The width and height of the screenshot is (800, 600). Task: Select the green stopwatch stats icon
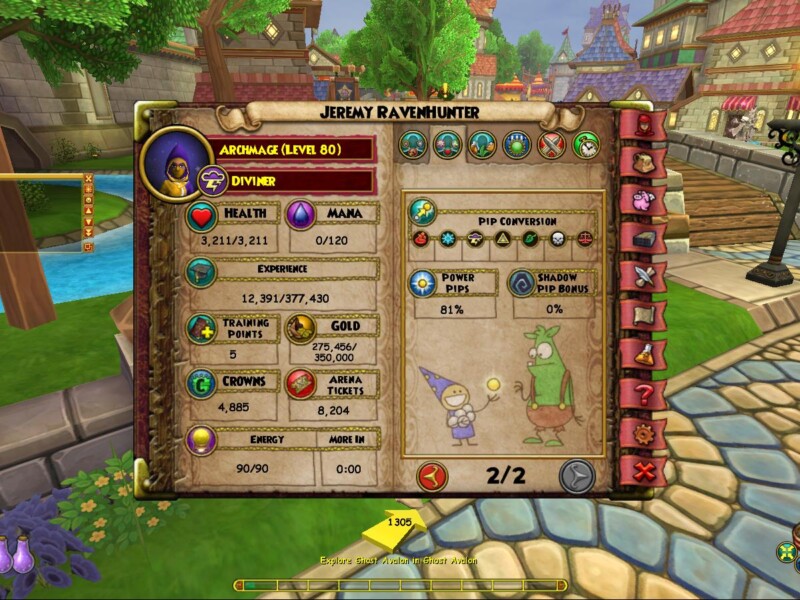[587, 146]
